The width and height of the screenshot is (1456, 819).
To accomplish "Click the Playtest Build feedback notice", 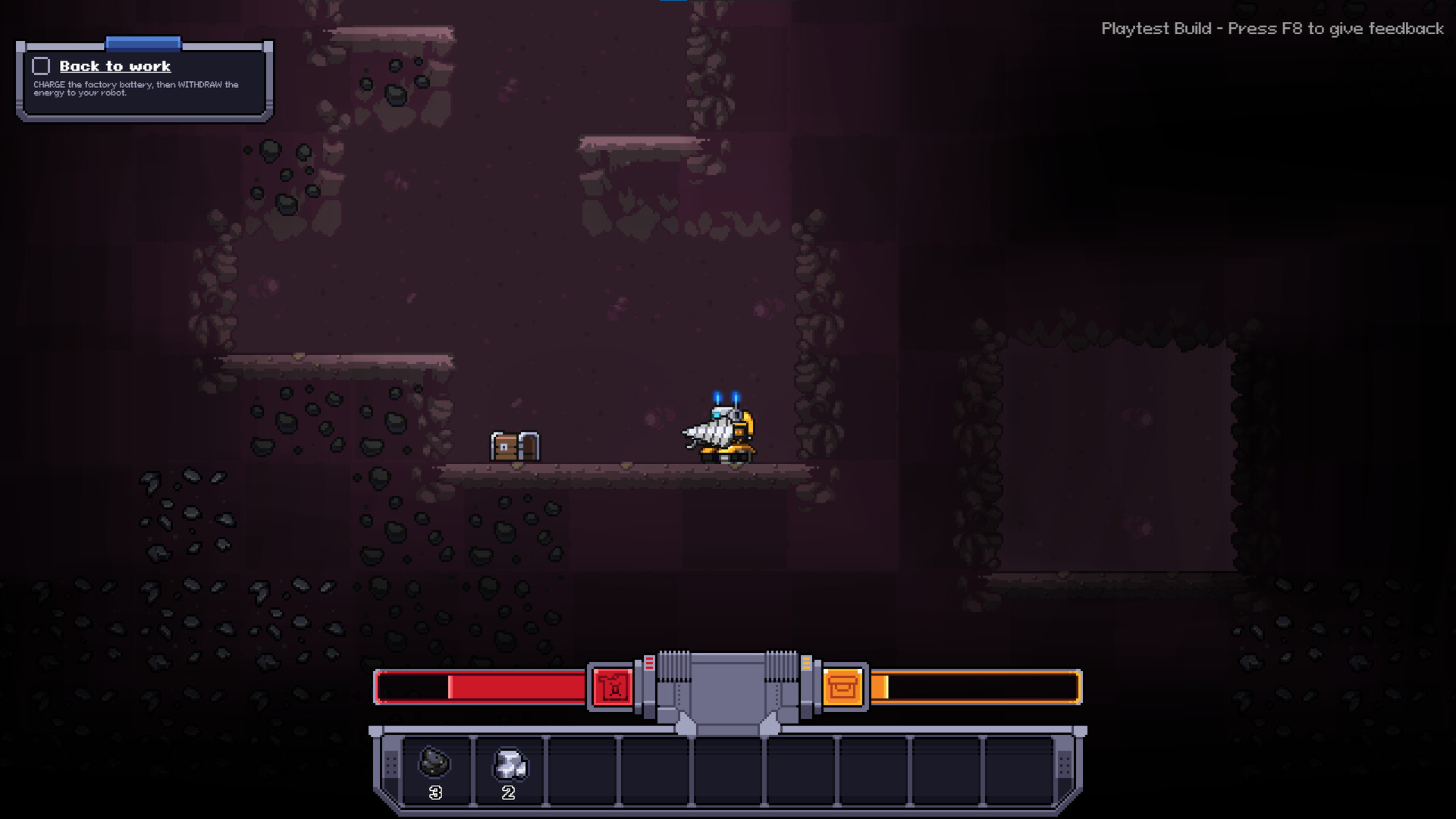I will point(1272,29).
